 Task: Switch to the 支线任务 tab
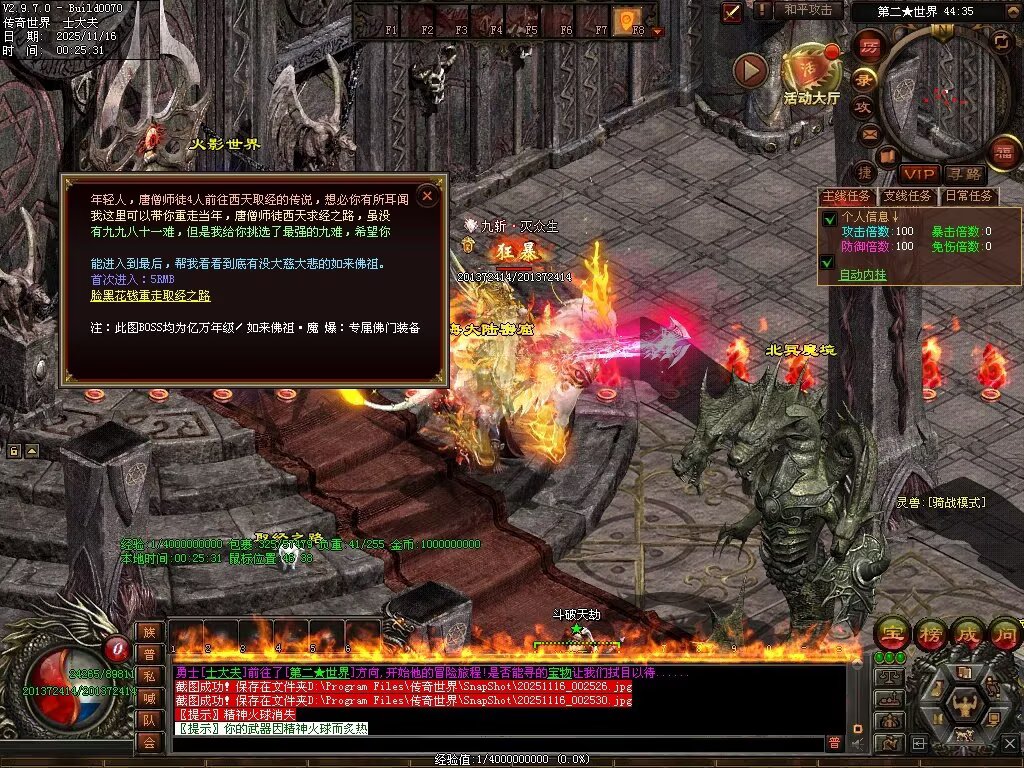coord(907,196)
